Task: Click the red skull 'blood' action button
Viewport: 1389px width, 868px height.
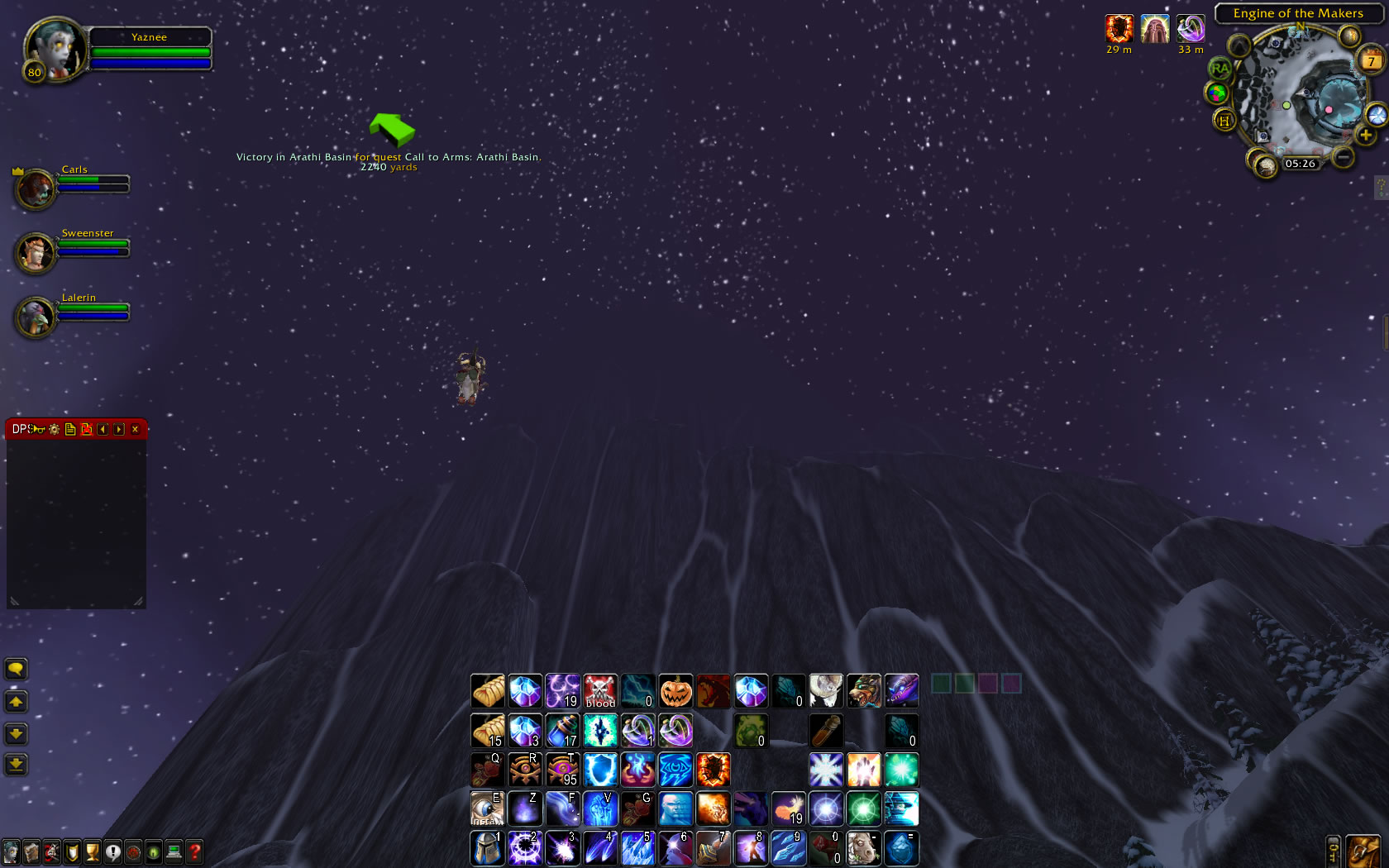Action: 600,691
